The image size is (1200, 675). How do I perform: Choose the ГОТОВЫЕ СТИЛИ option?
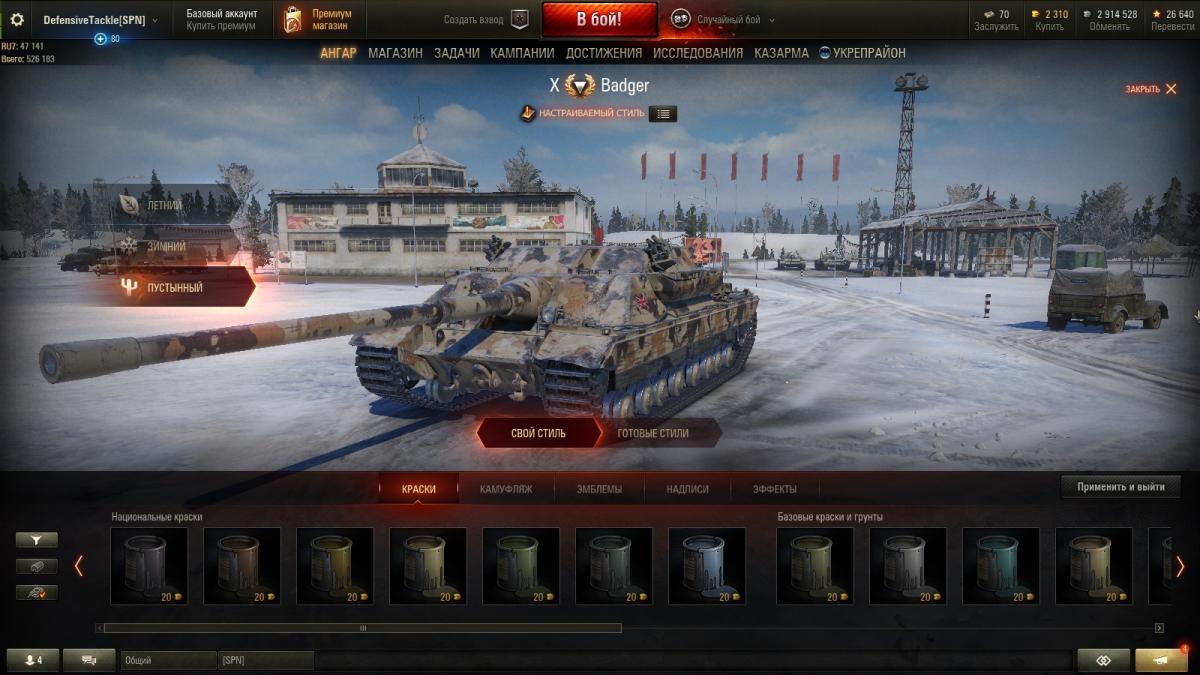(653, 433)
